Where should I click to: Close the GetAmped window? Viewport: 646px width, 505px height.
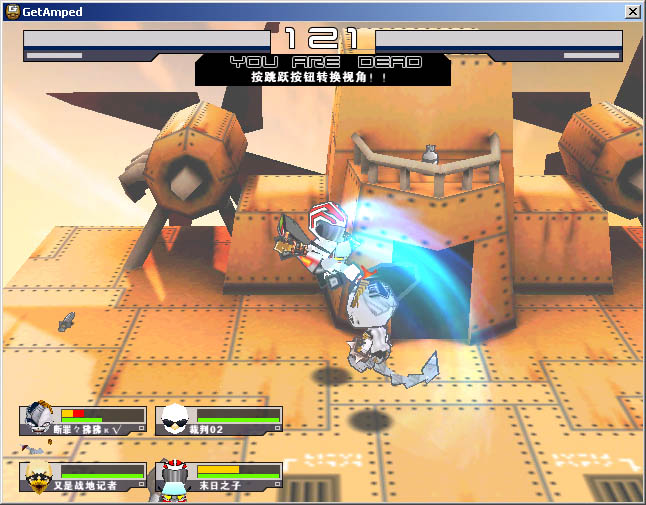pos(632,11)
